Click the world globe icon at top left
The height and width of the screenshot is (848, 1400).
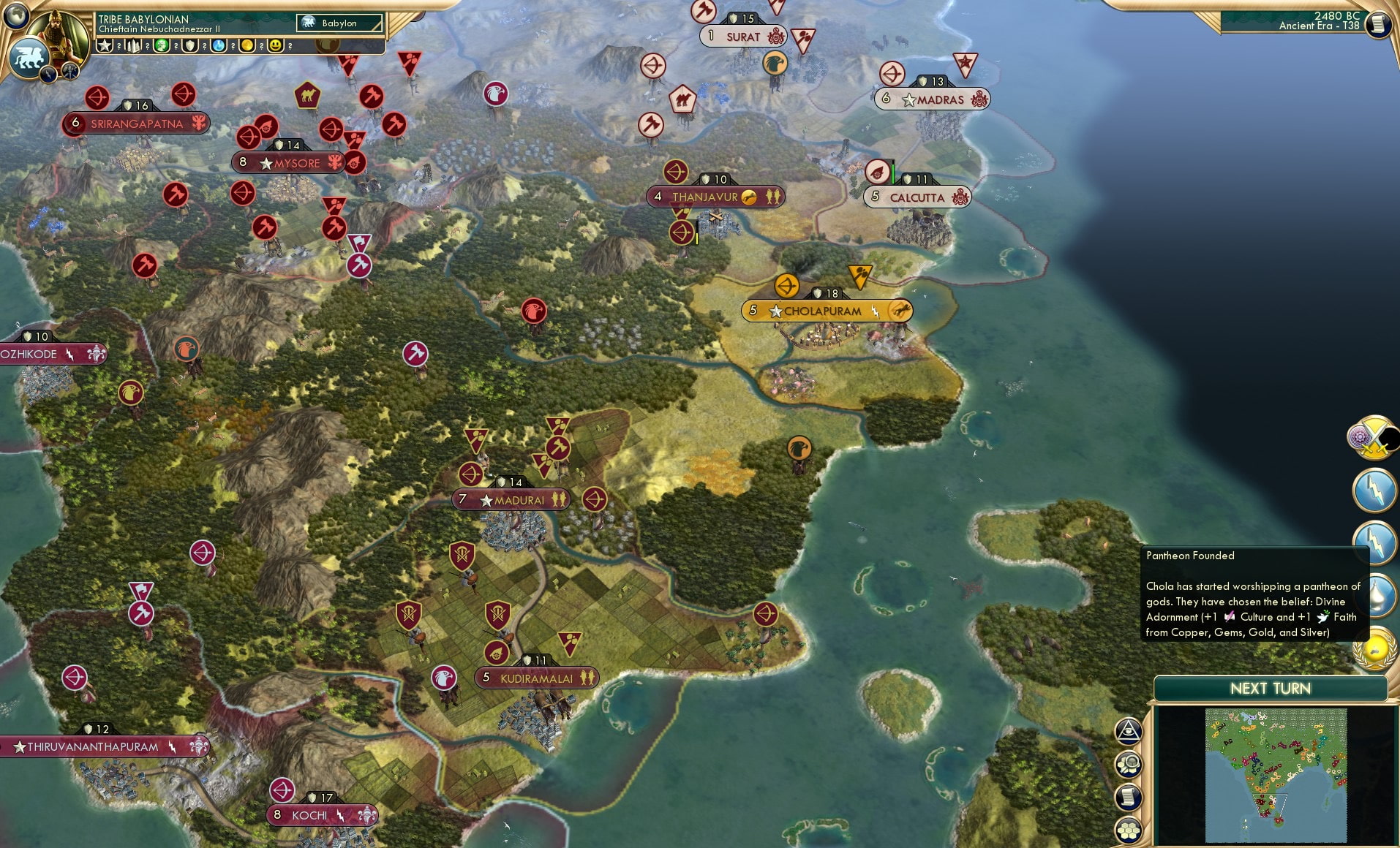[15, 17]
